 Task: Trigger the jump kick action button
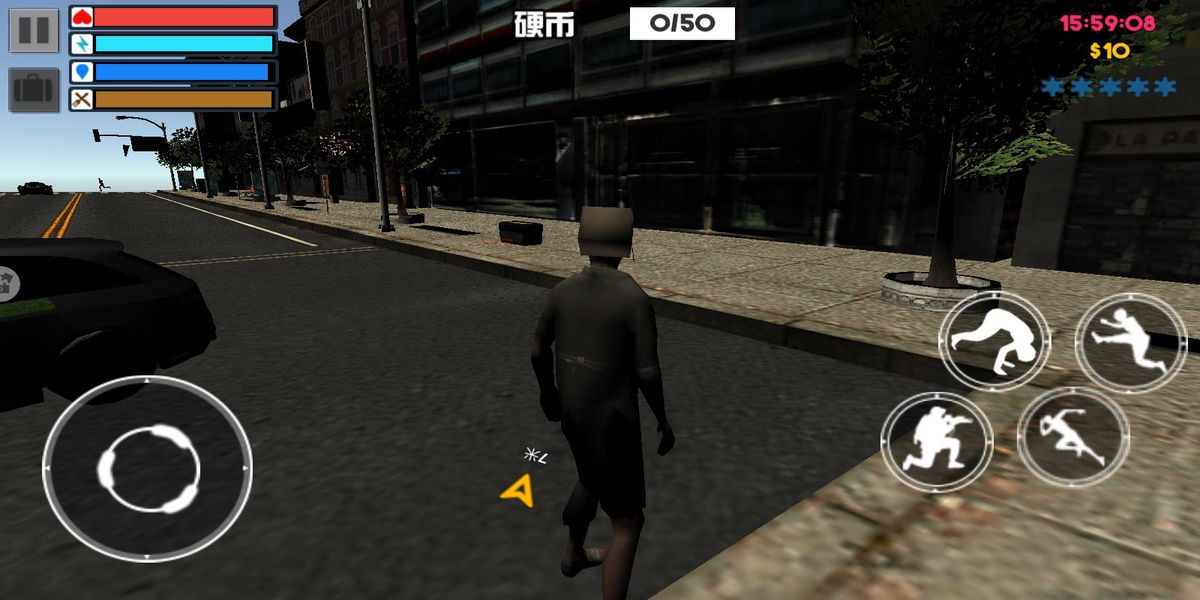(x=1131, y=342)
